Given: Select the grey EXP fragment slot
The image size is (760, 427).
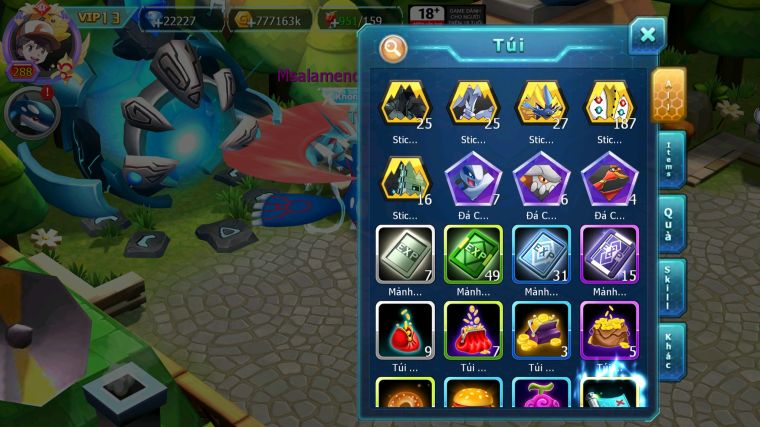Looking at the screenshot, I should click(405, 253).
